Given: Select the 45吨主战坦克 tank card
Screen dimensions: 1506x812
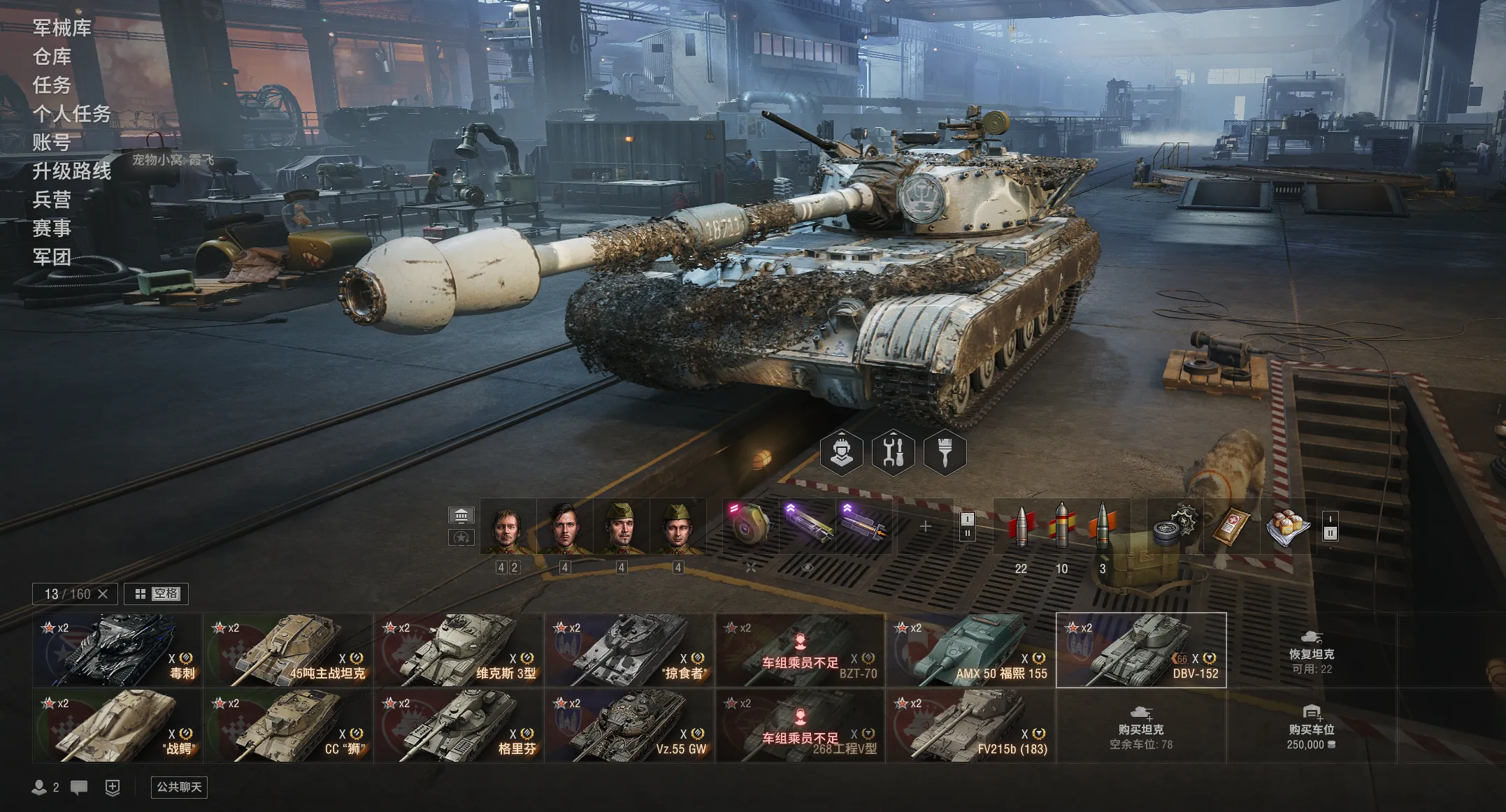Looking at the screenshot, I should click(x=287, y=650).
